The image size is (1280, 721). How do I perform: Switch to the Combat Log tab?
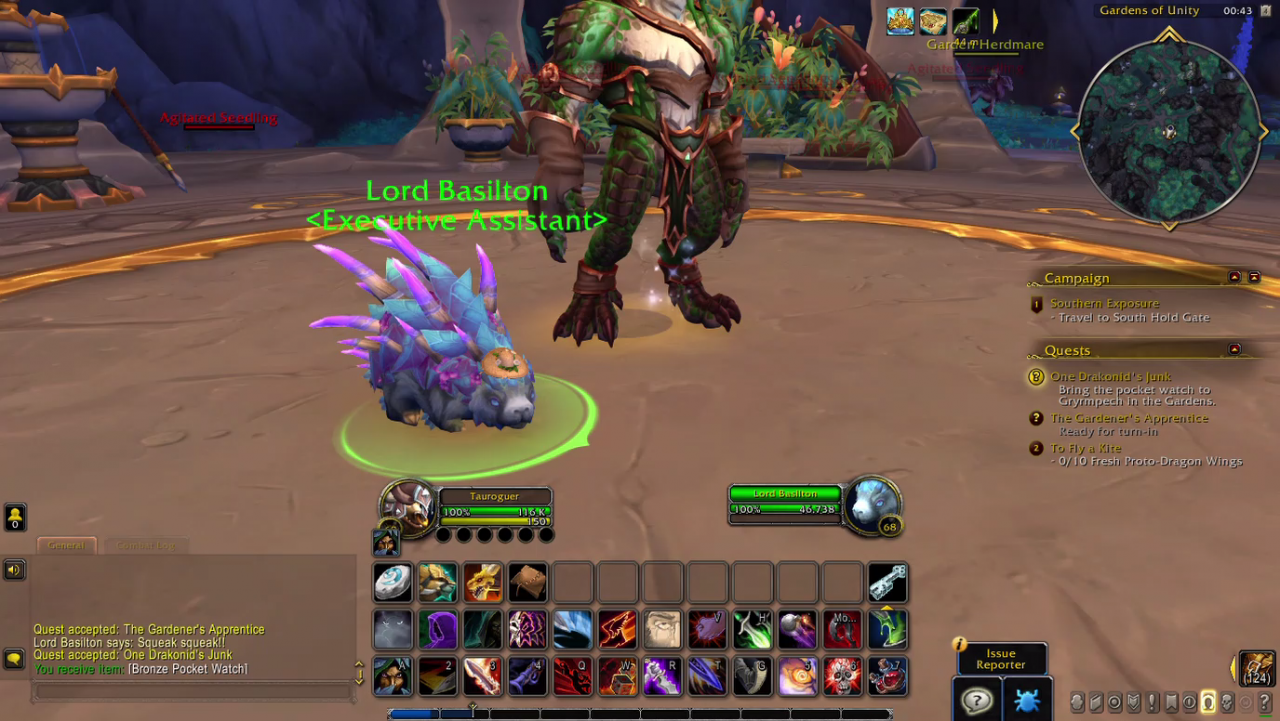146,545
